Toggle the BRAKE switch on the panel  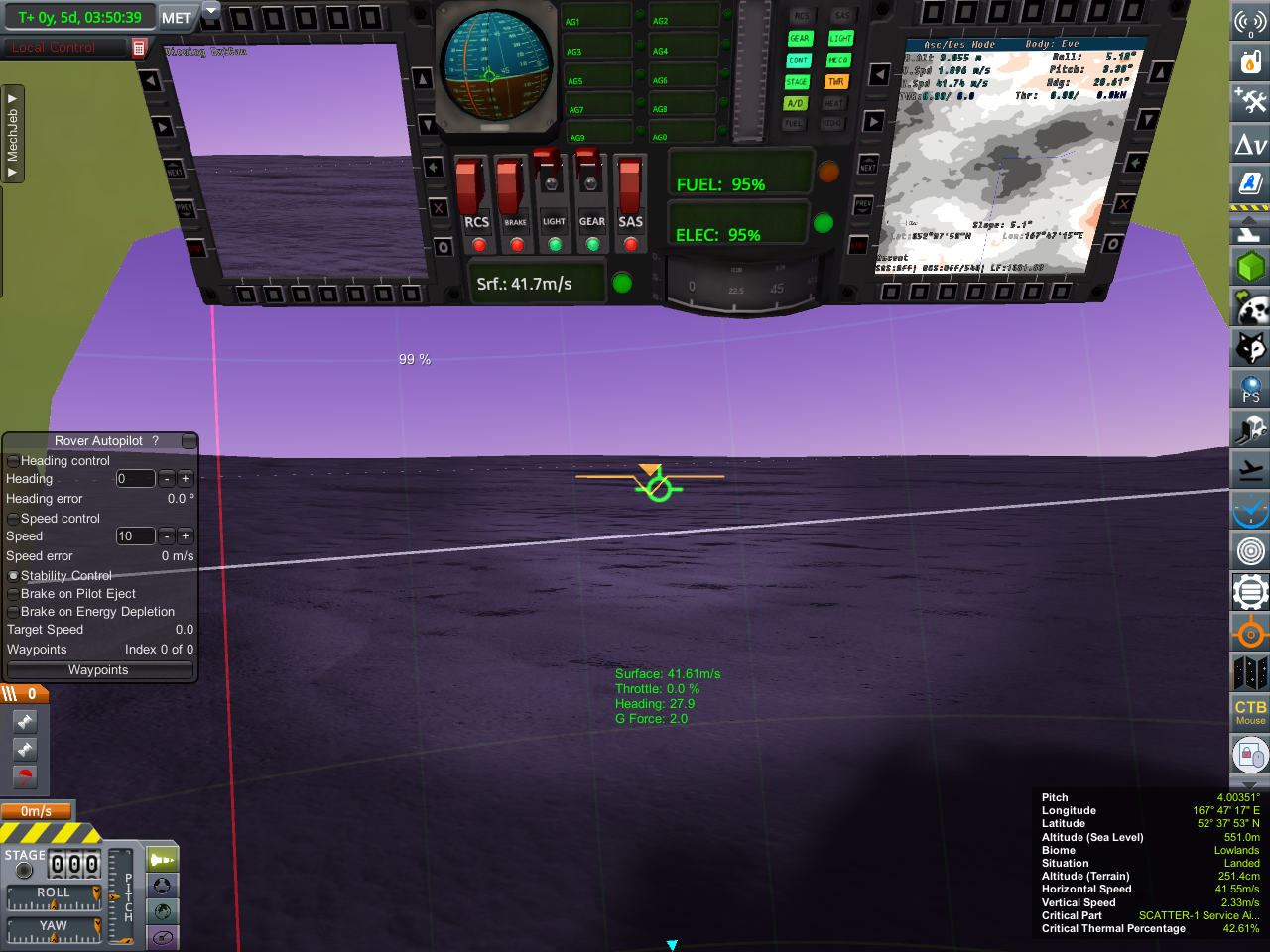click(x=510, y=186)
